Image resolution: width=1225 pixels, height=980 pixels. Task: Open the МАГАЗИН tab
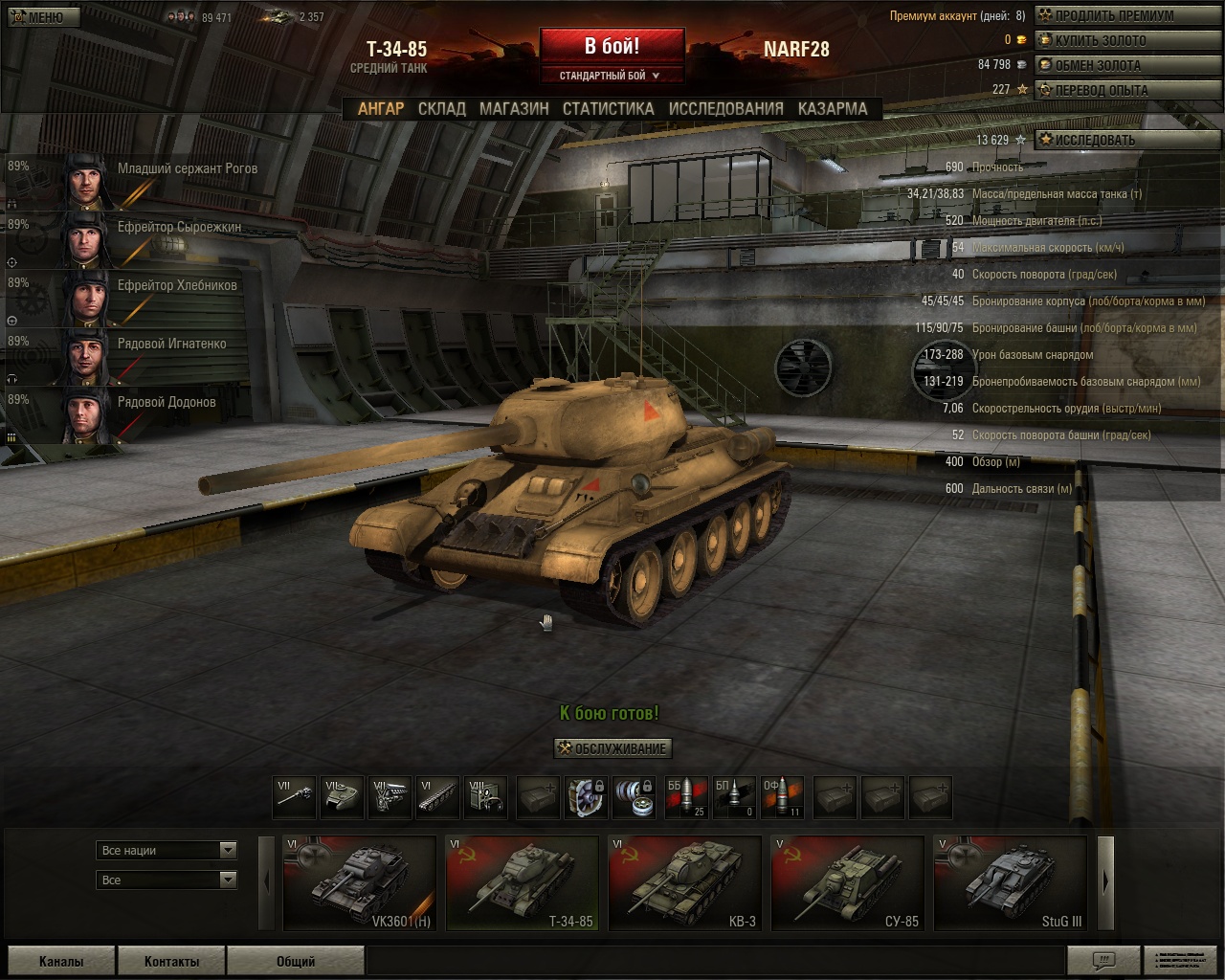pos(514,109)
